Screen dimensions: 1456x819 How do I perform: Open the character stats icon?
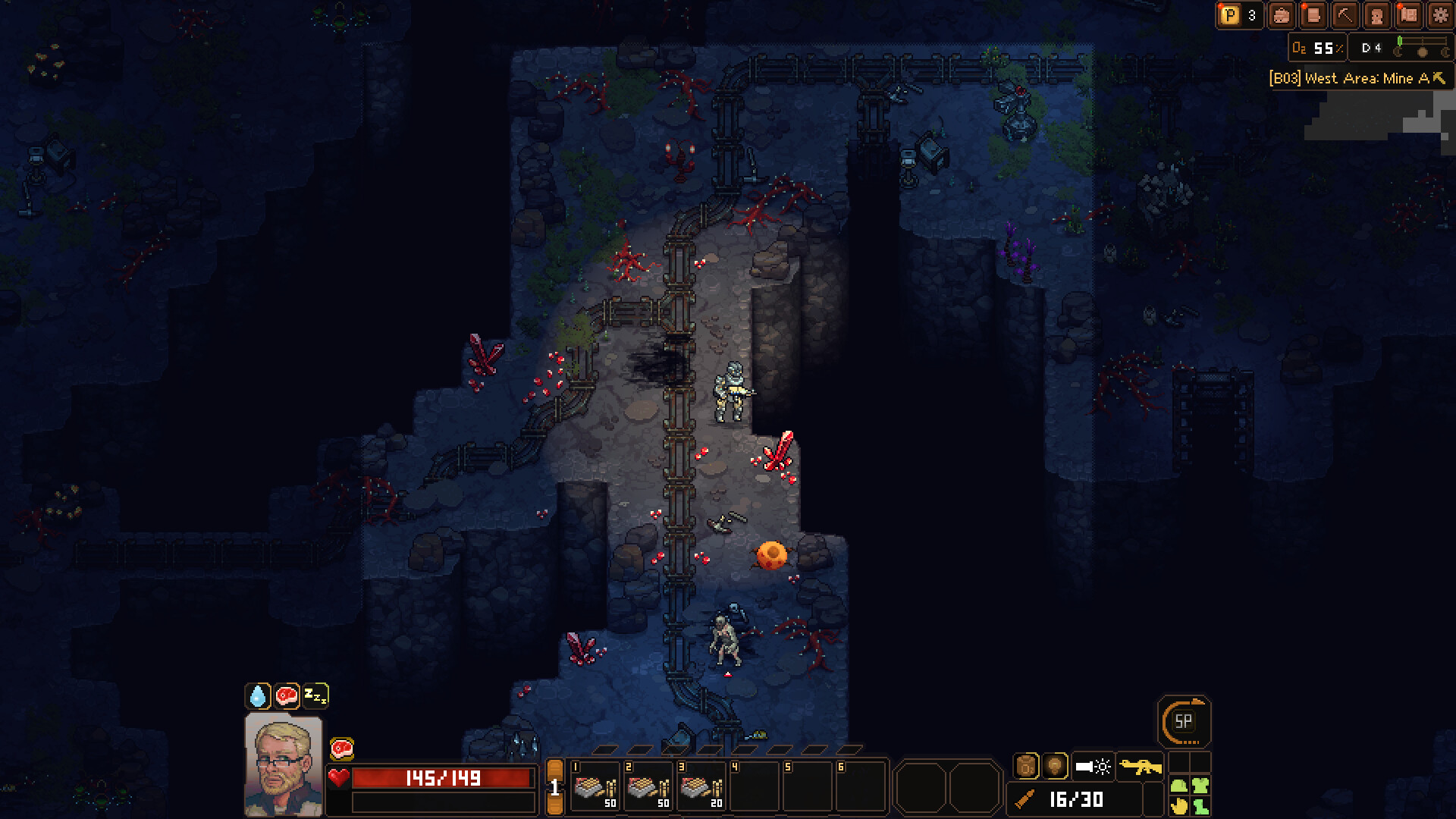point(1376,16)
